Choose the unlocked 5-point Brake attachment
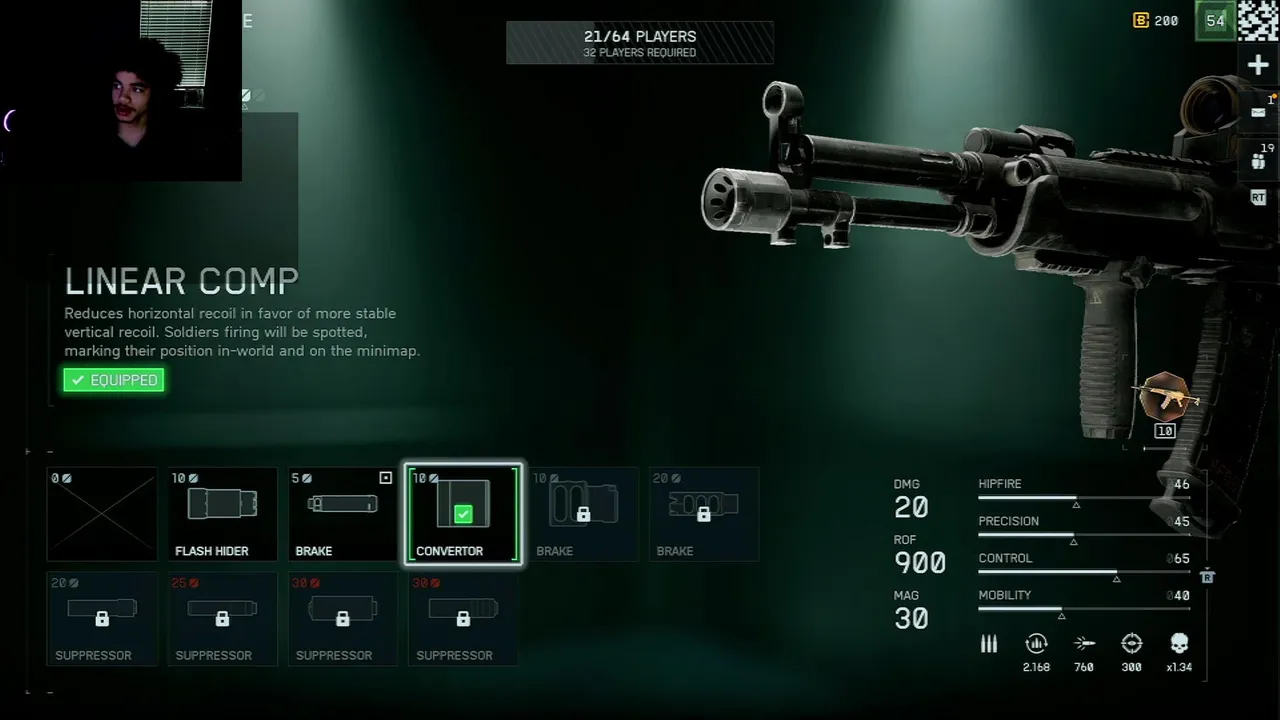 coord(342,514)
